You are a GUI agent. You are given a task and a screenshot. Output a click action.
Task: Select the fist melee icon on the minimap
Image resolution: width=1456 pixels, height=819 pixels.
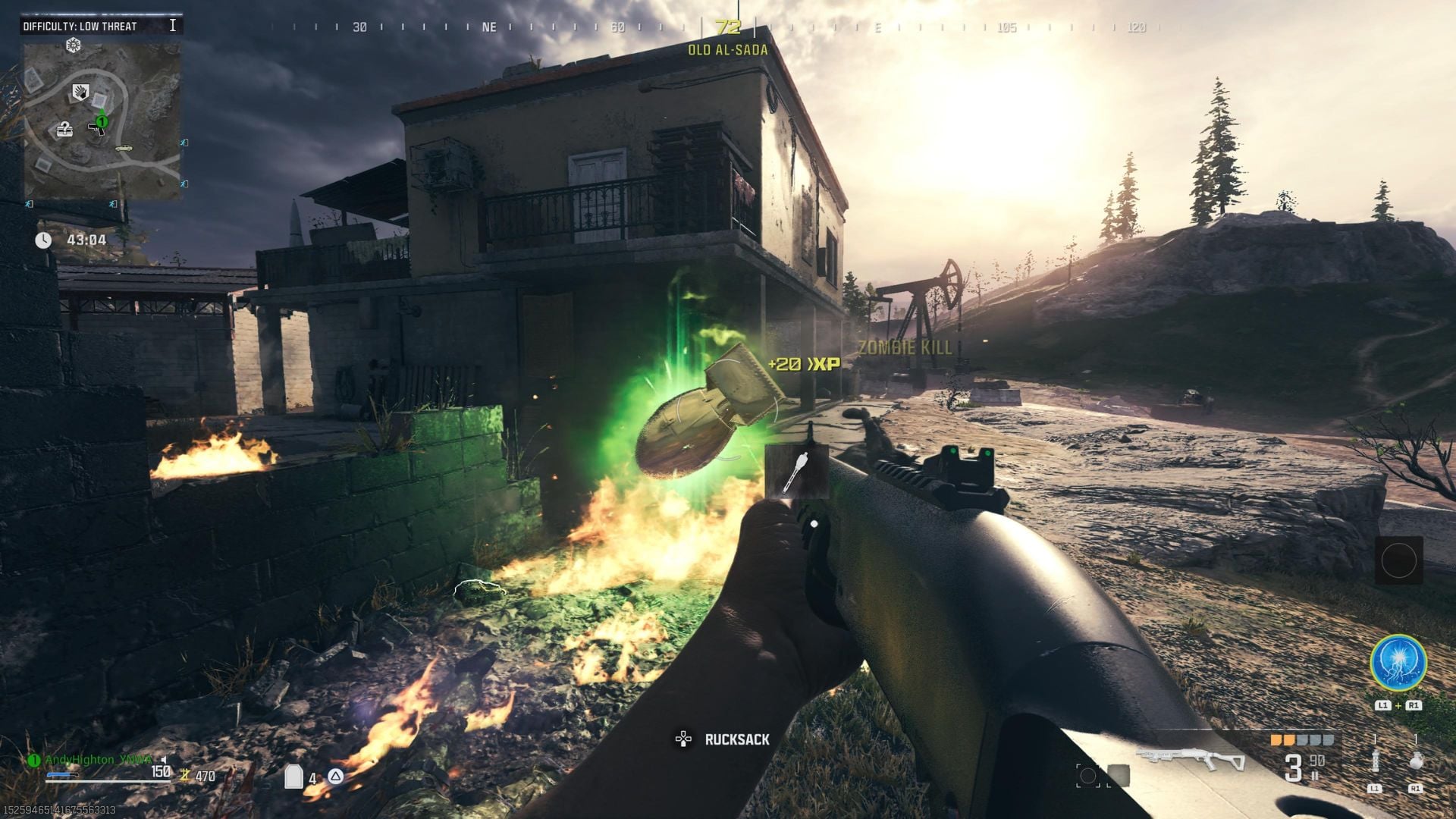pos(80,91)
